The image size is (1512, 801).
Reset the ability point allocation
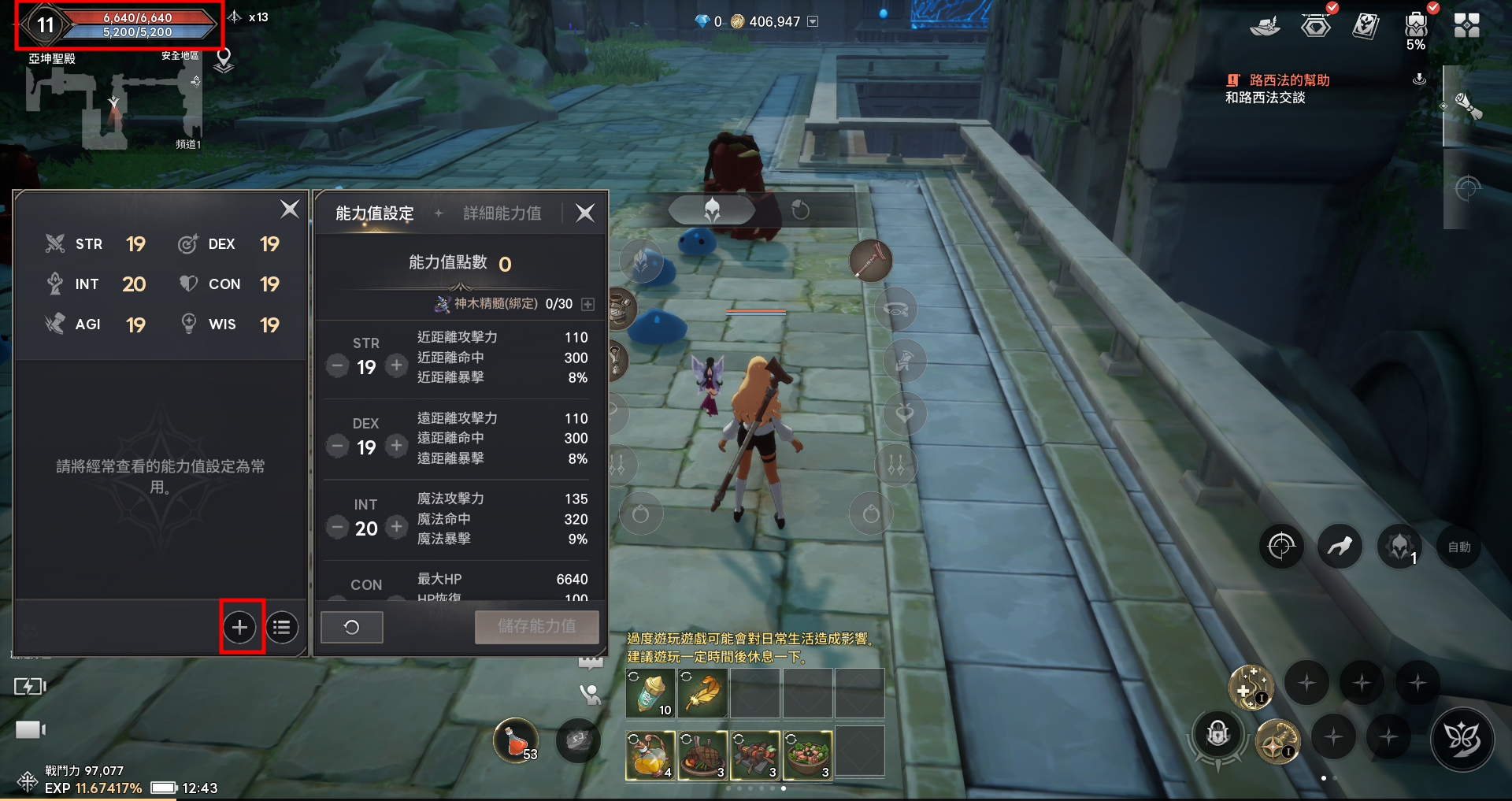click(x=351, y=627)
